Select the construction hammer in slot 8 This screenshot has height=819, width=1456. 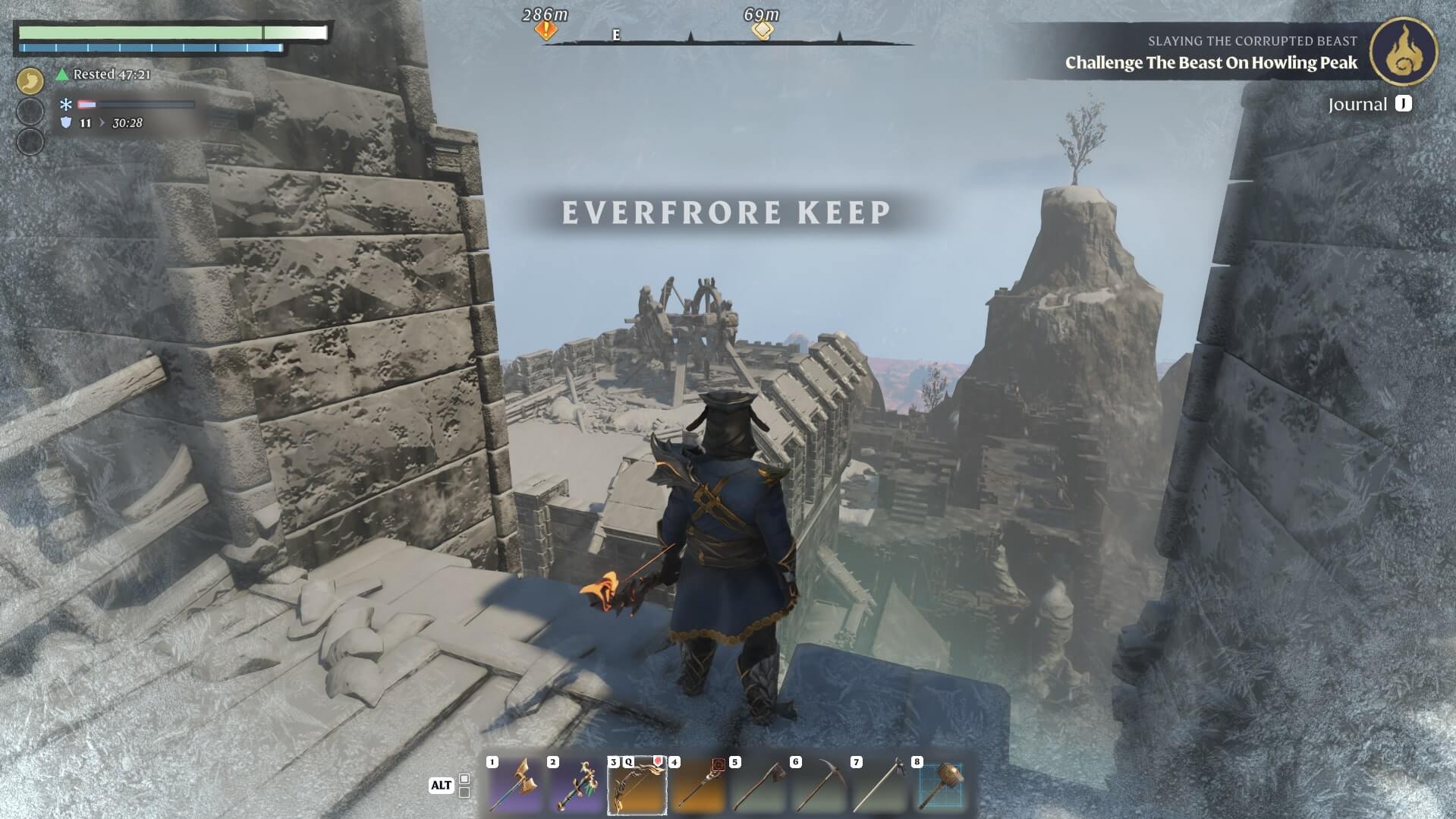(x=941, y=786)
